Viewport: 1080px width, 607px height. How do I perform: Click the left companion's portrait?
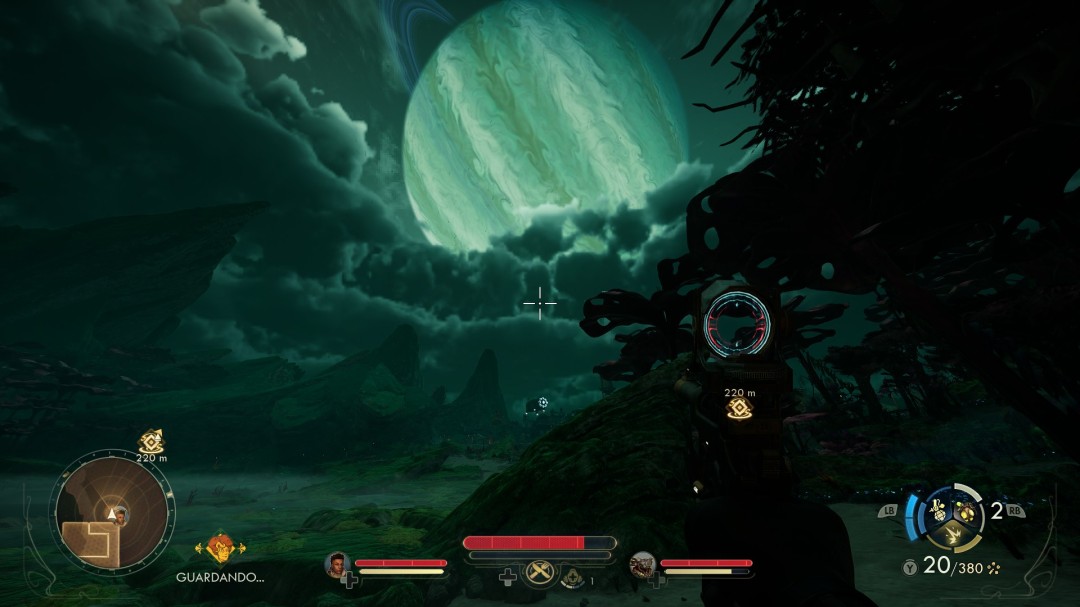coord(335,565)
